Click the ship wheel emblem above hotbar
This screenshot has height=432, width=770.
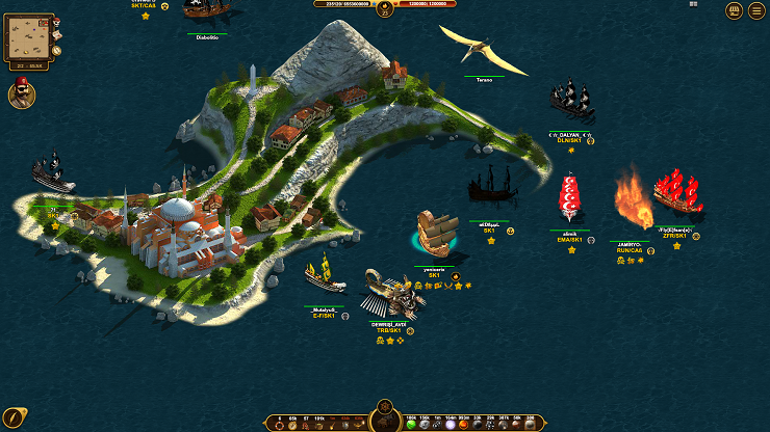pyautogui.click(x=385, y=407)
